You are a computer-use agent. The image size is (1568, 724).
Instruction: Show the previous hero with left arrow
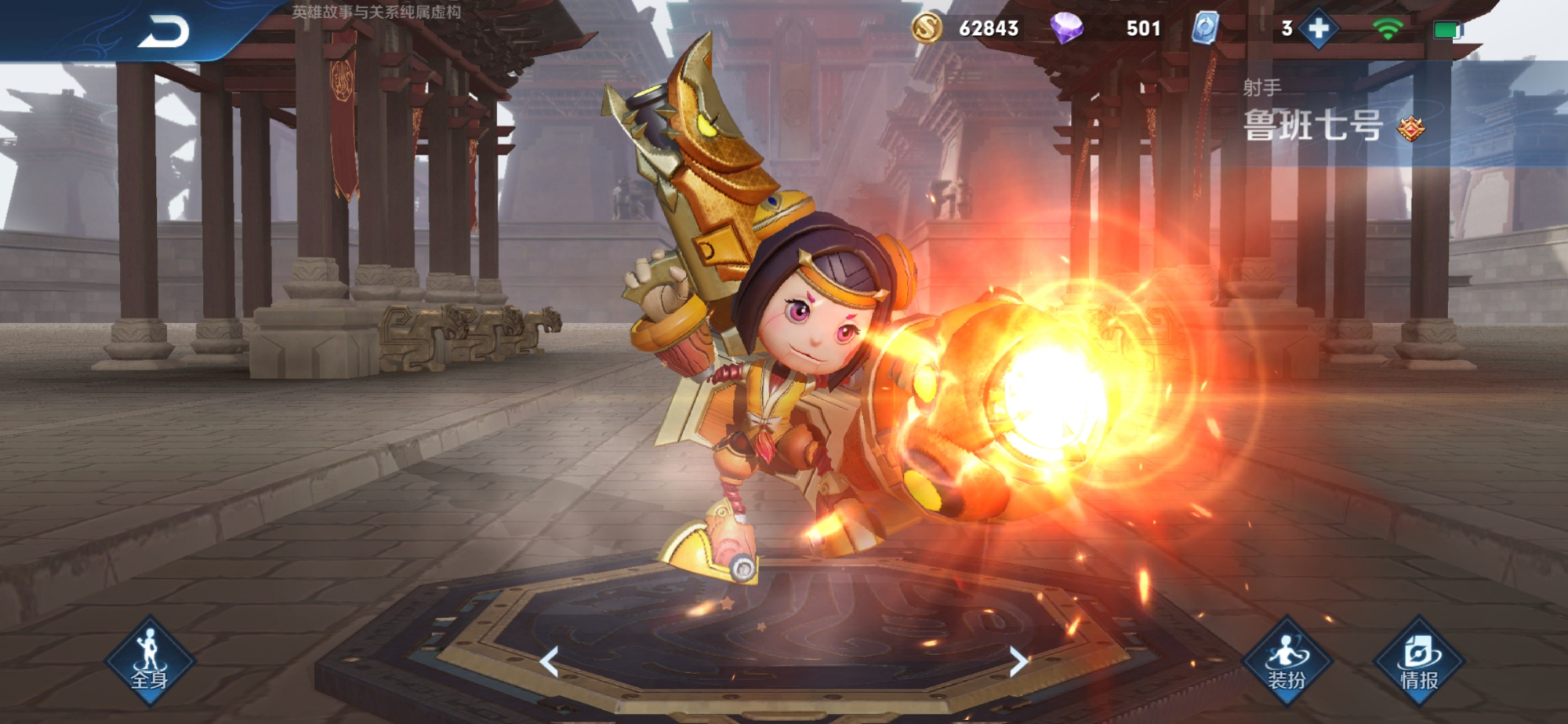(x=550, y=662)
